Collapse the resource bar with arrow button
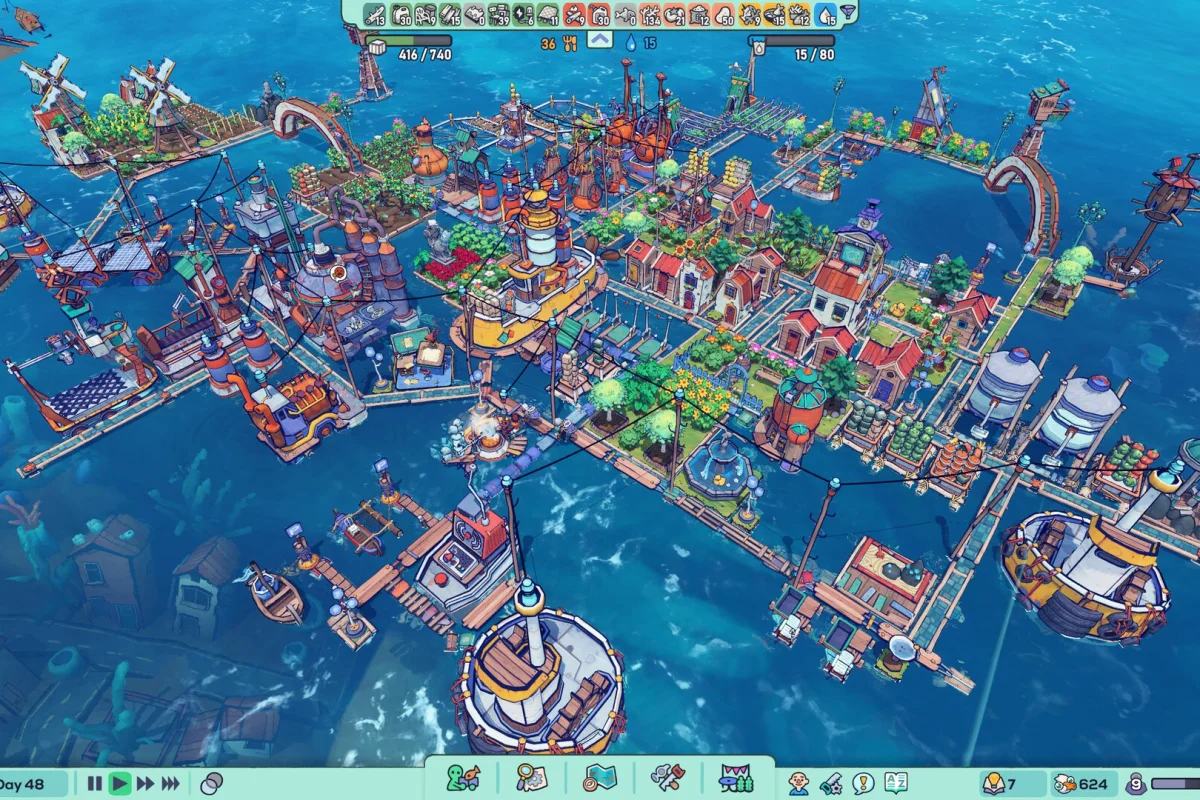The image size is (1200, 800). tap(599, 40)
